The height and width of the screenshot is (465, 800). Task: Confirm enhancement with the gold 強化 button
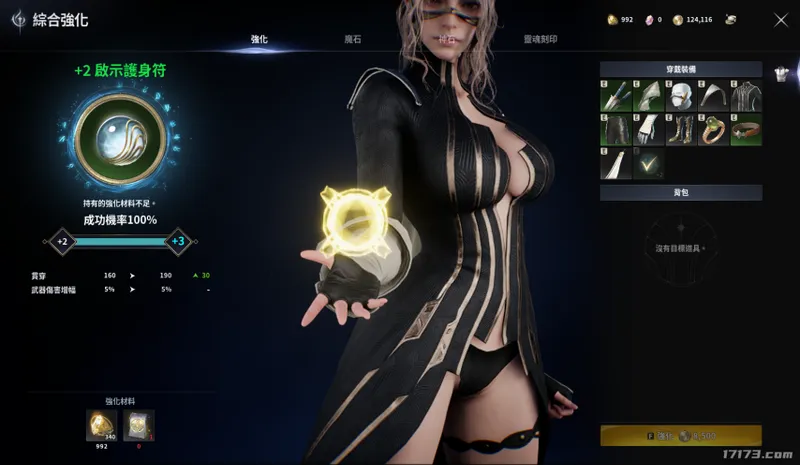tap(680, 436)
